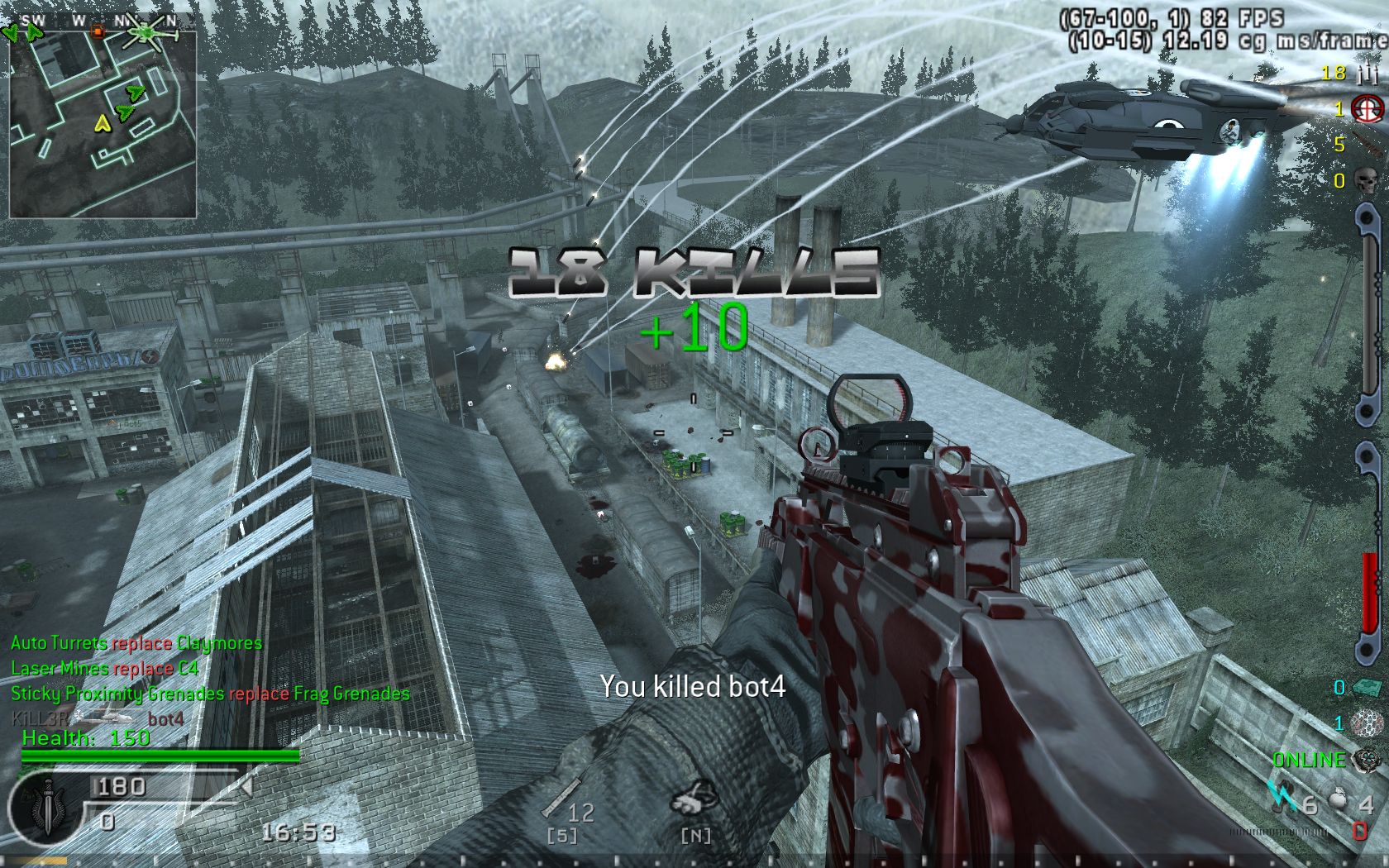
Task: Click the grey skull deaths icon
Action: (1367, 180)
